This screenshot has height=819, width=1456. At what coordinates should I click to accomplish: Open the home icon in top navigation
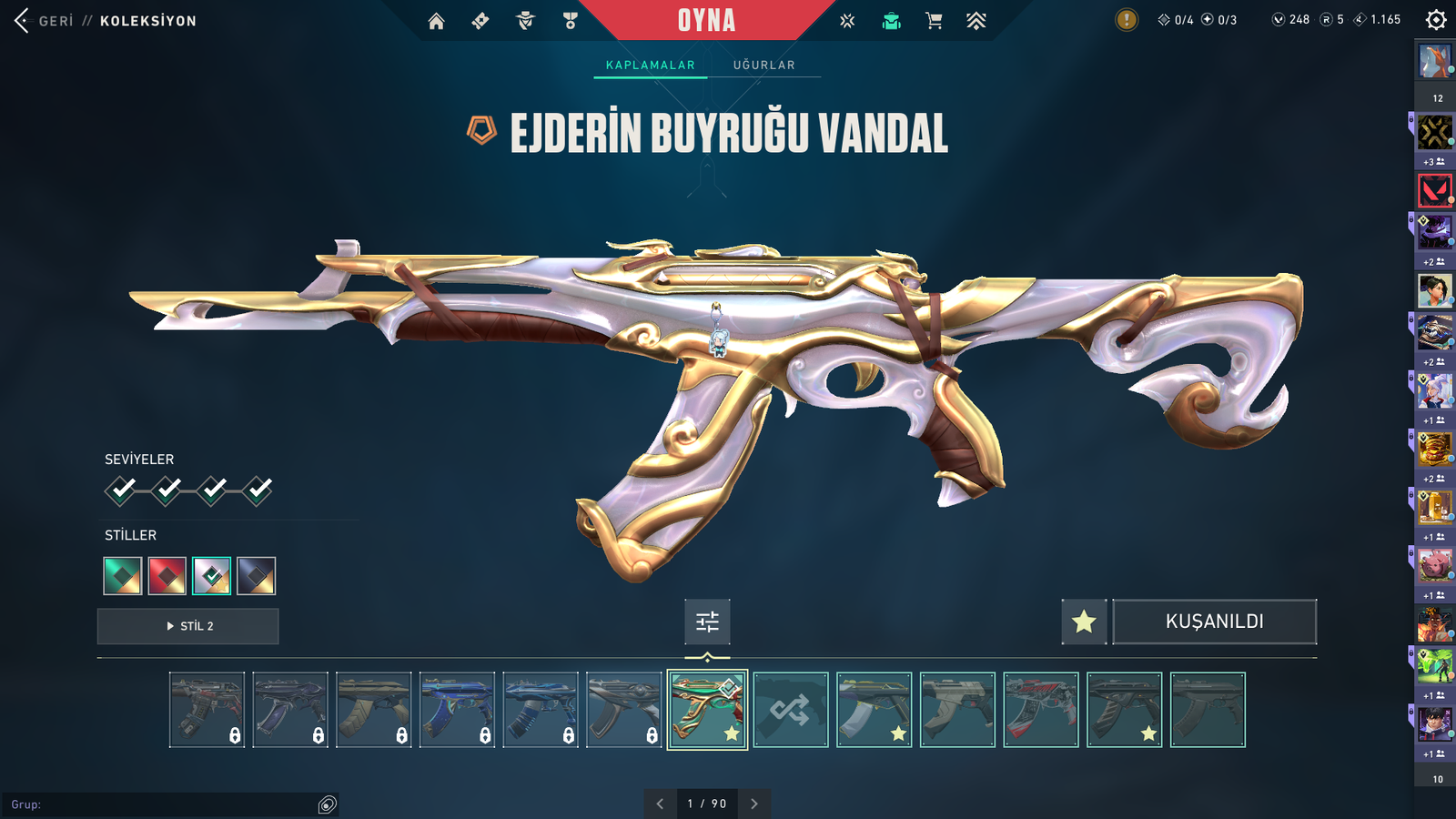pyautogui.click(x=437, y=21)
